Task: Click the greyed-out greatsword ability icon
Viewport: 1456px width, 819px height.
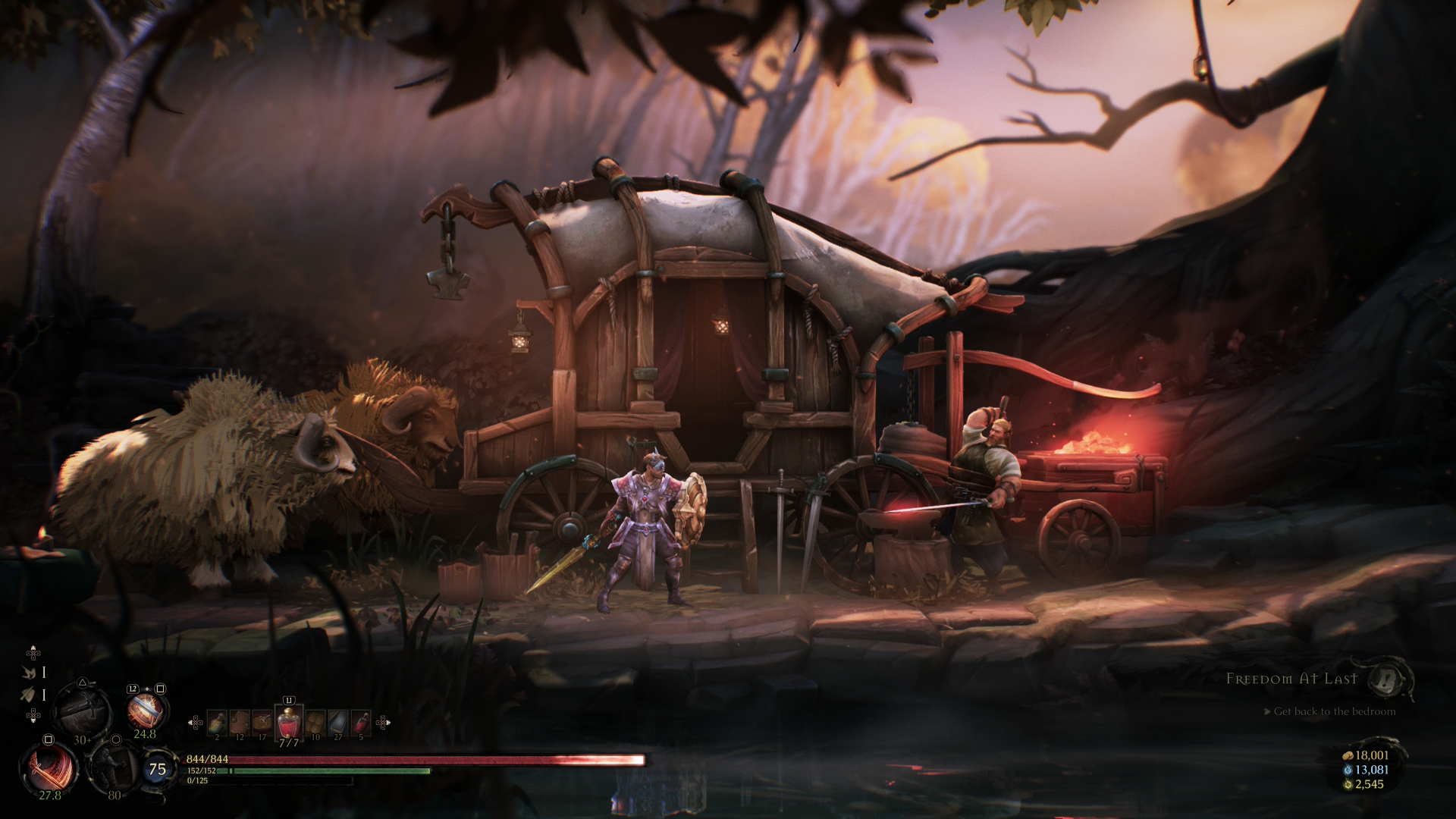Action: tap(83, 710)
